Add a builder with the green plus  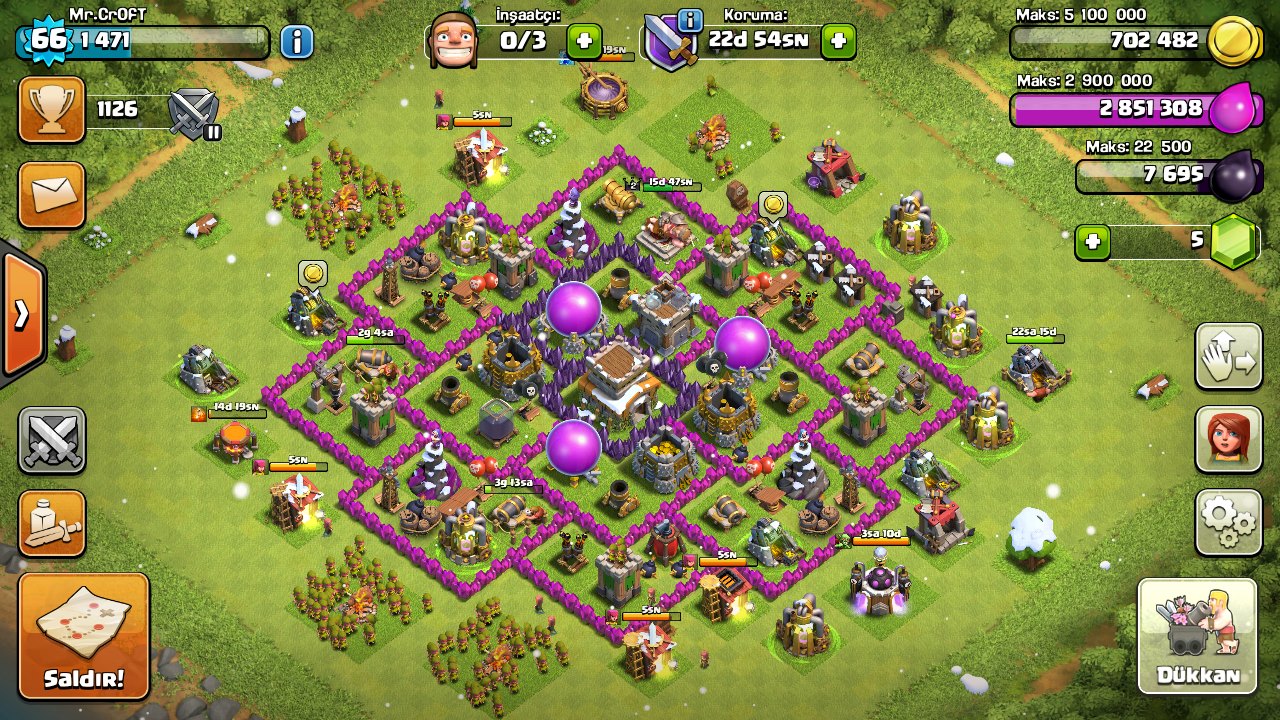584,41
